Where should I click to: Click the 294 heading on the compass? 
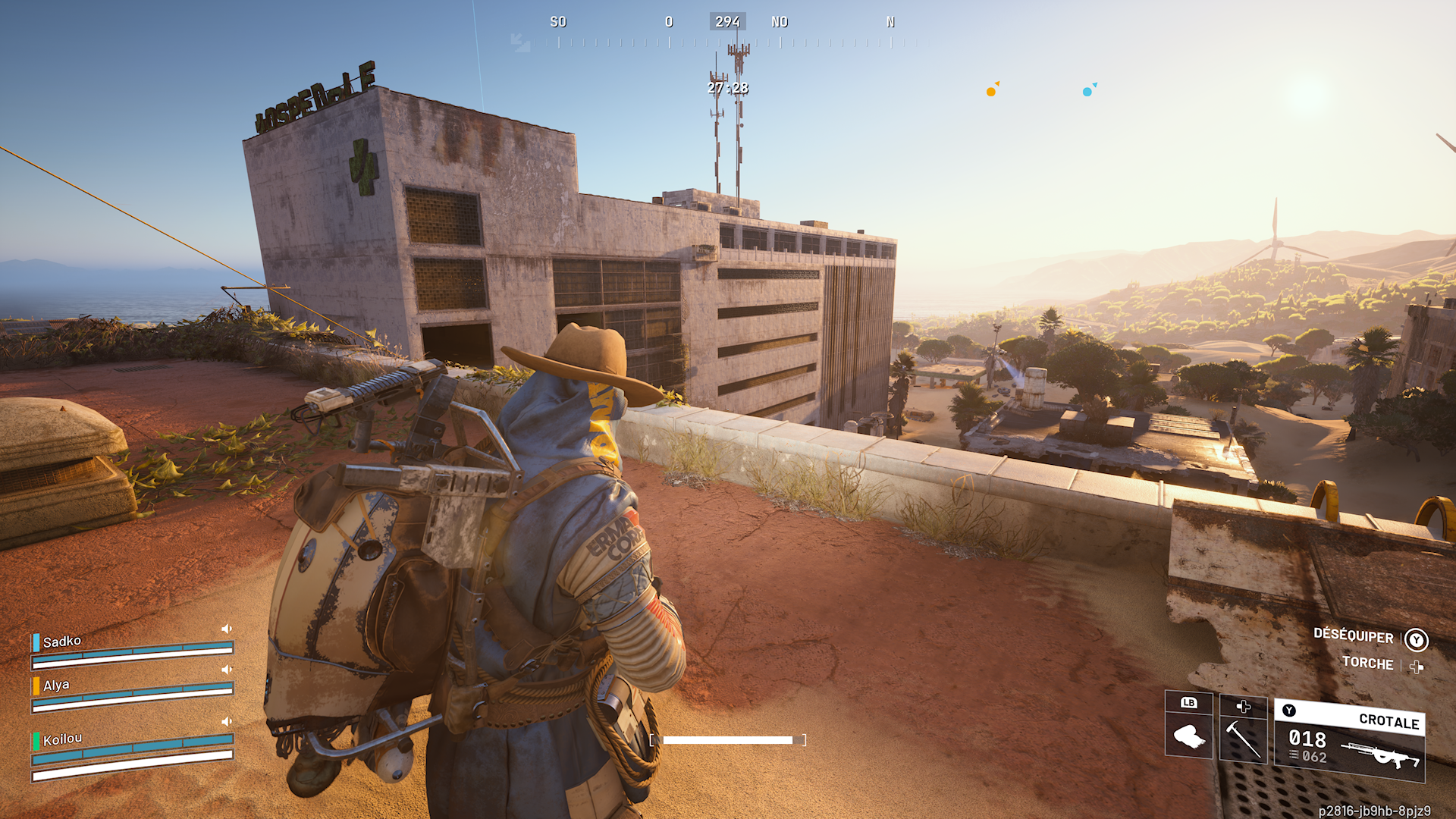click(x=727, y=22)
